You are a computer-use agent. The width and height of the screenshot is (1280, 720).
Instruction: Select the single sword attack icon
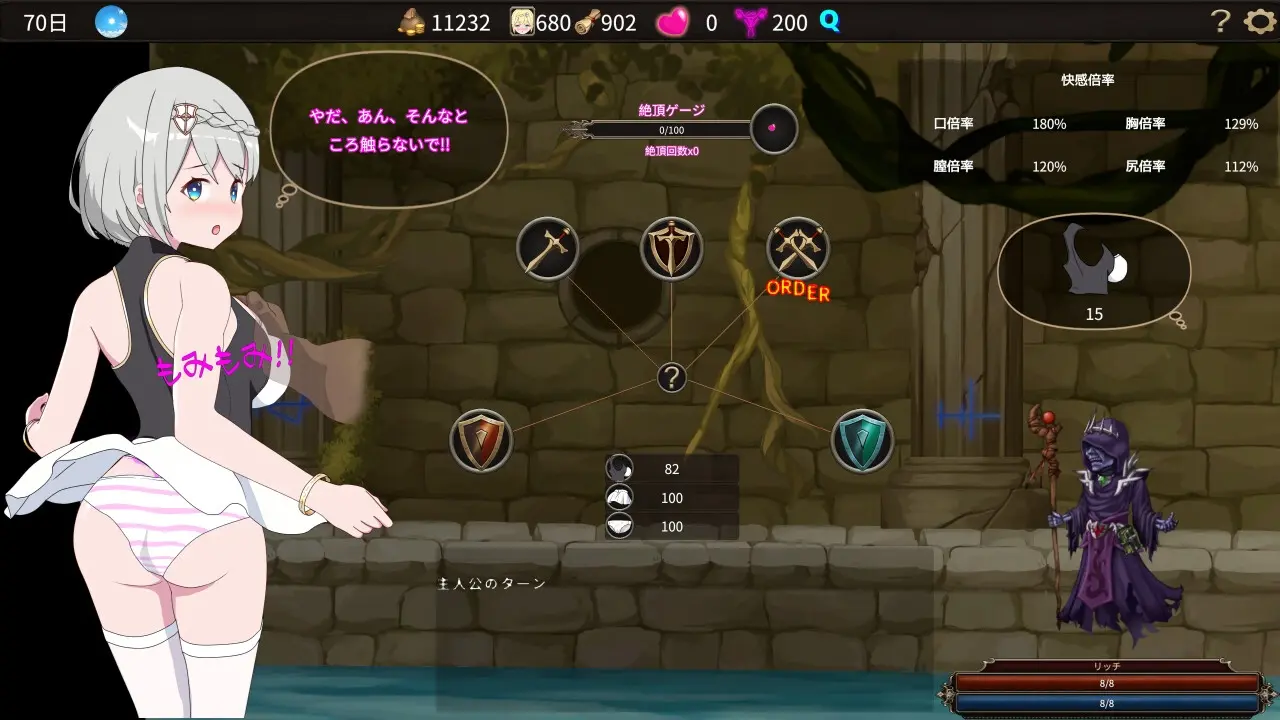548,248
